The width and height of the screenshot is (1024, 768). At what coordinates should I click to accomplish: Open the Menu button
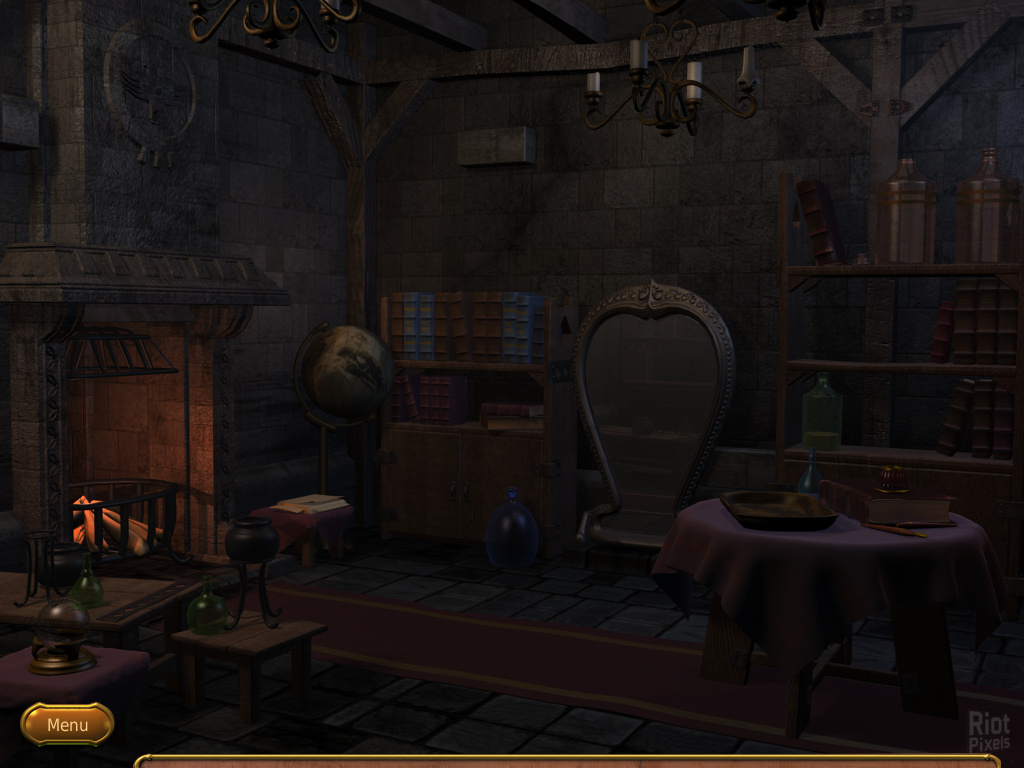click(67, 724)
